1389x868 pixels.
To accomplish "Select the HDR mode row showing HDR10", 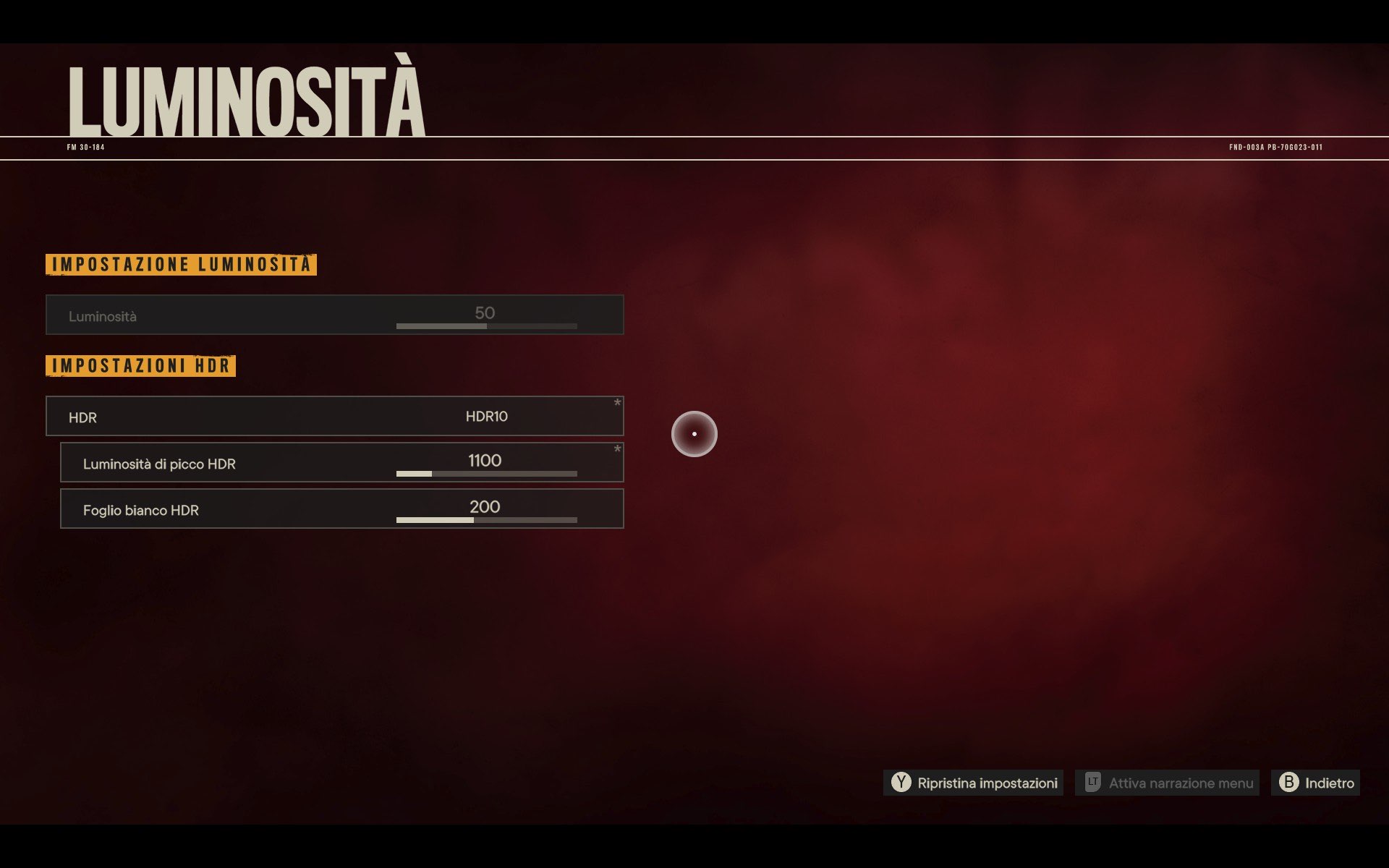I will tap(335, 416).
